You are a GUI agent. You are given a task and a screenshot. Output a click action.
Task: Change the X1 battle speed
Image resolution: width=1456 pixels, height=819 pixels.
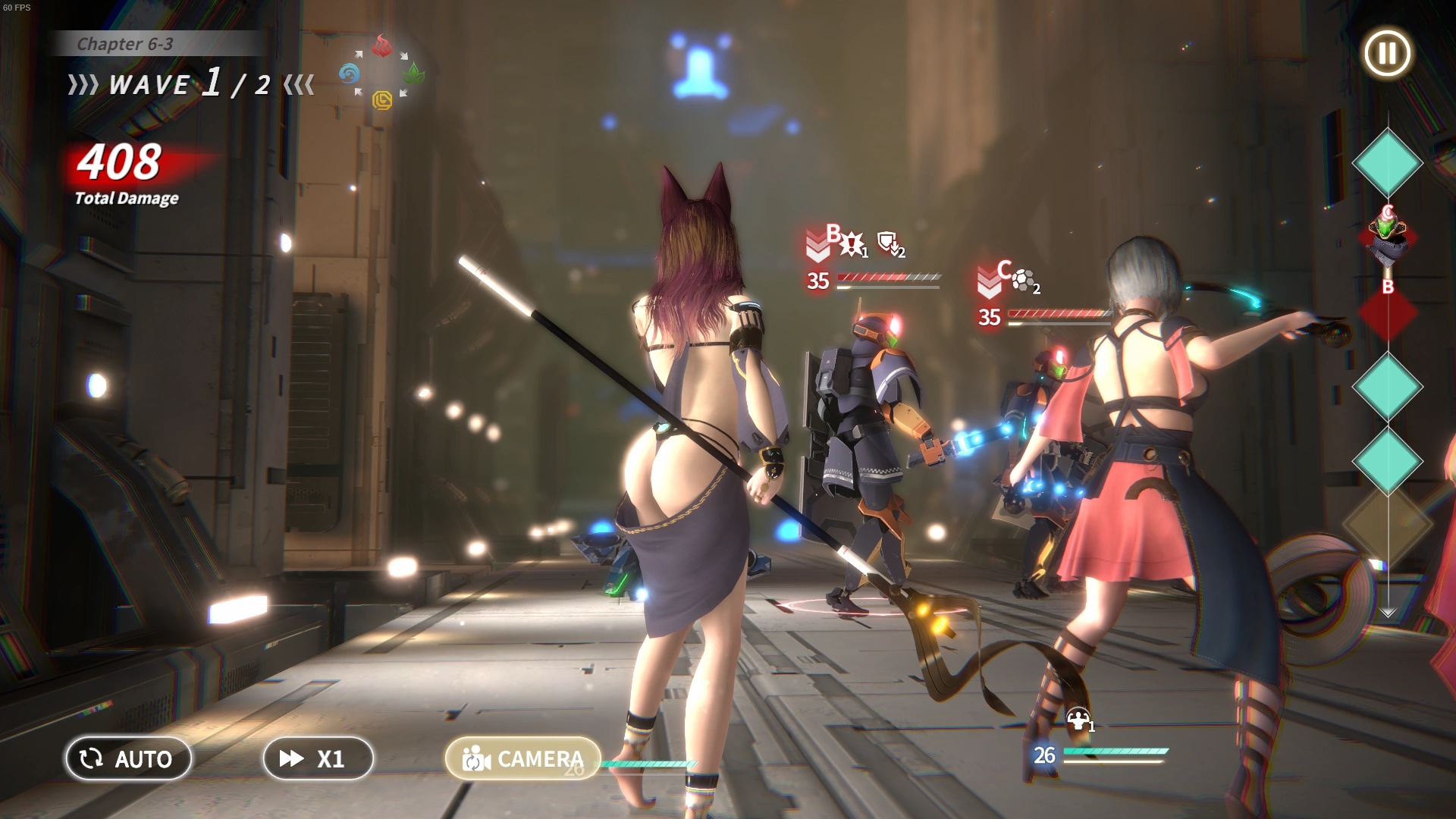pyautogui.click(x=318, y=758)
